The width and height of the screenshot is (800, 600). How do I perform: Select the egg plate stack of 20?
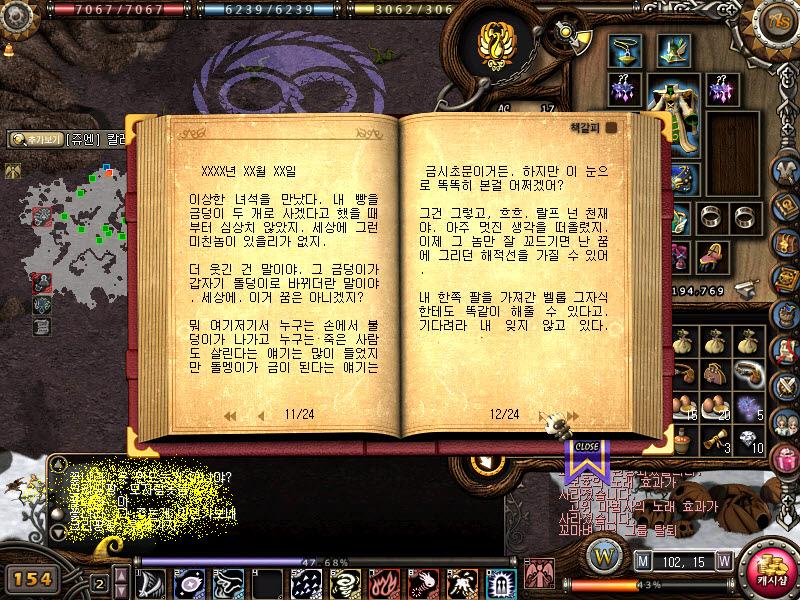coord(713,404)
